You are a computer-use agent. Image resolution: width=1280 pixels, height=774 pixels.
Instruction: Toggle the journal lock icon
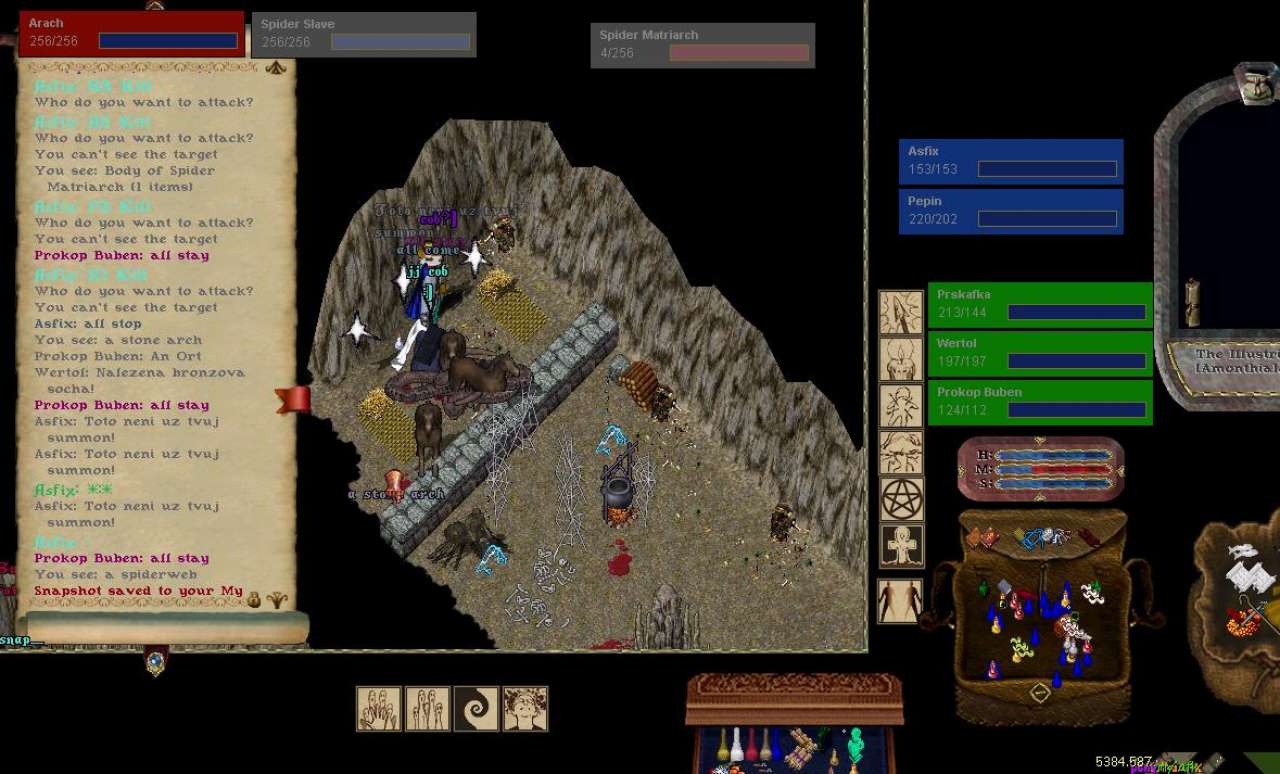coord(254,600)
